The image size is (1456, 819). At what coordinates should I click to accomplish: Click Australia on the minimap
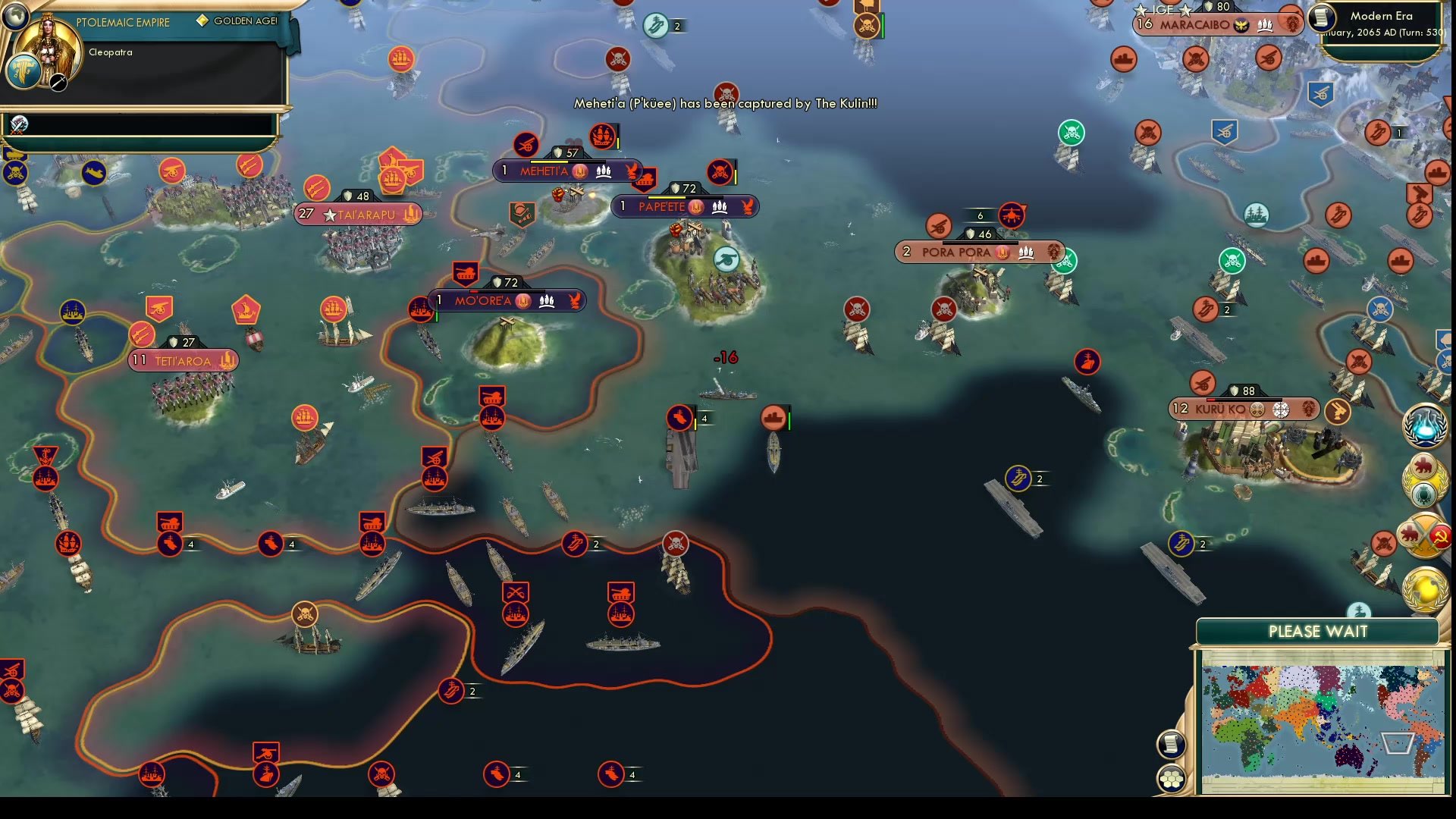pos(1349,756)
